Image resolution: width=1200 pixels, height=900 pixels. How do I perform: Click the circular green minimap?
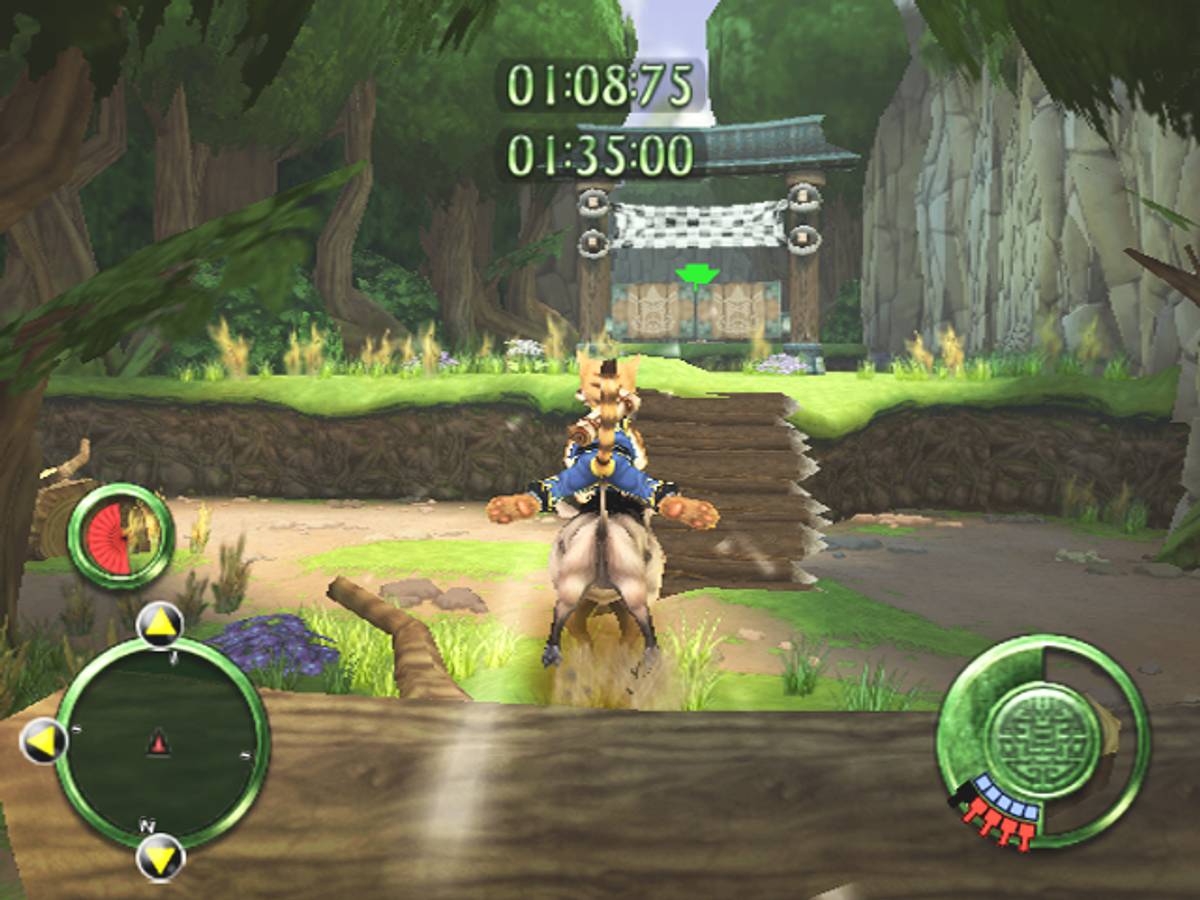click(160, 745)
